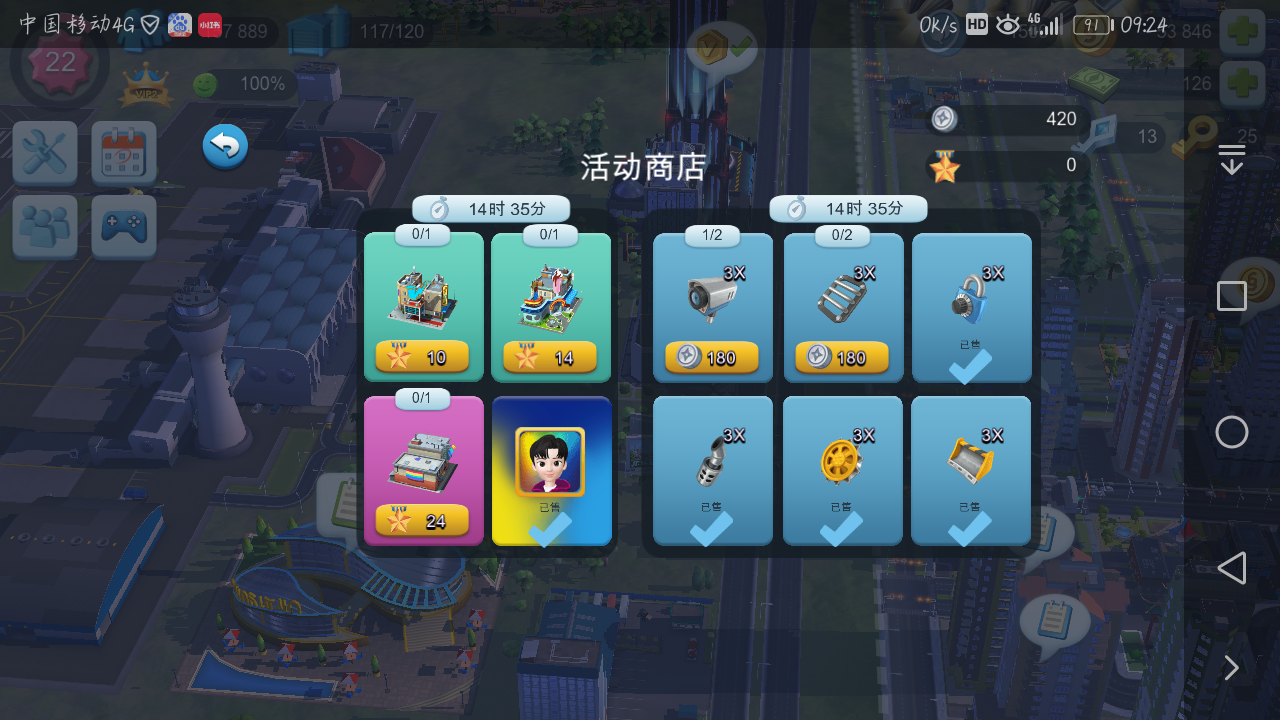Open the clipboard task speech bubble
The image size is (1280, 720).
click(x=1055, y=618)
